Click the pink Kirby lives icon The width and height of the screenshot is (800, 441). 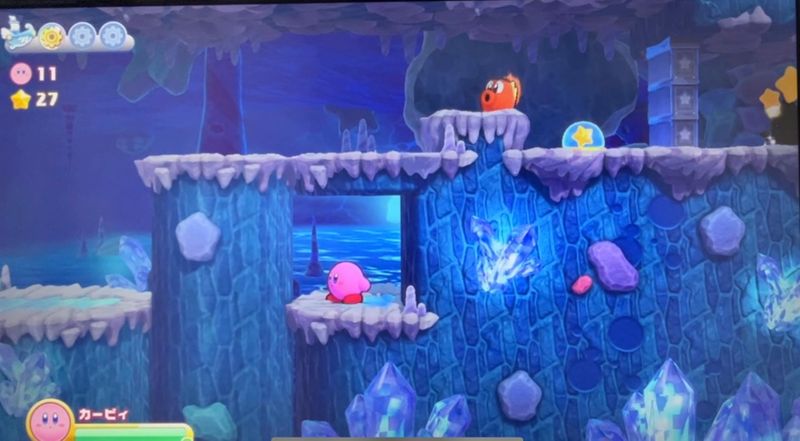coord(20,73)
